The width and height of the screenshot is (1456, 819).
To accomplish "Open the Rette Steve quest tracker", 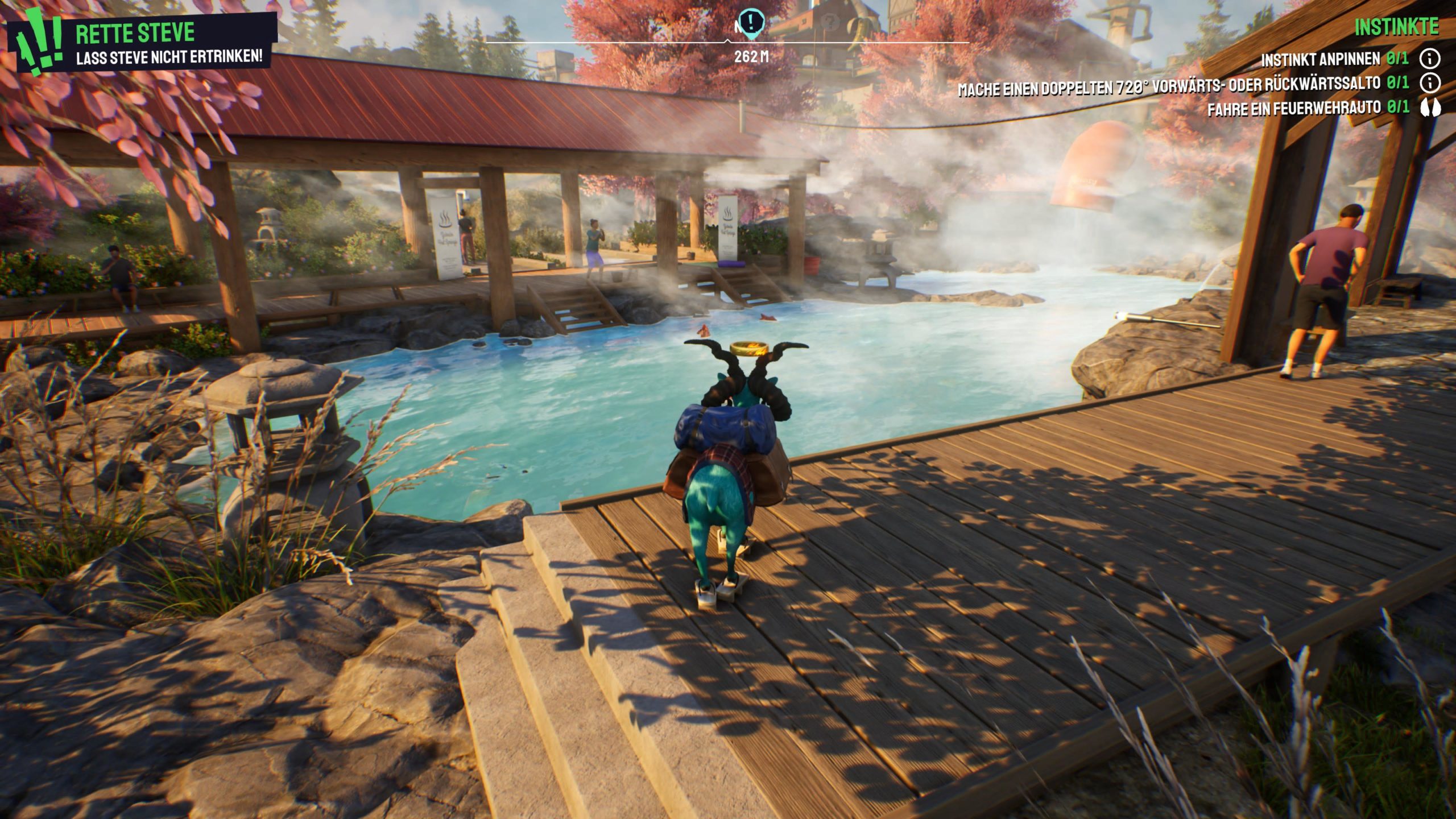I will click(135, 33).
